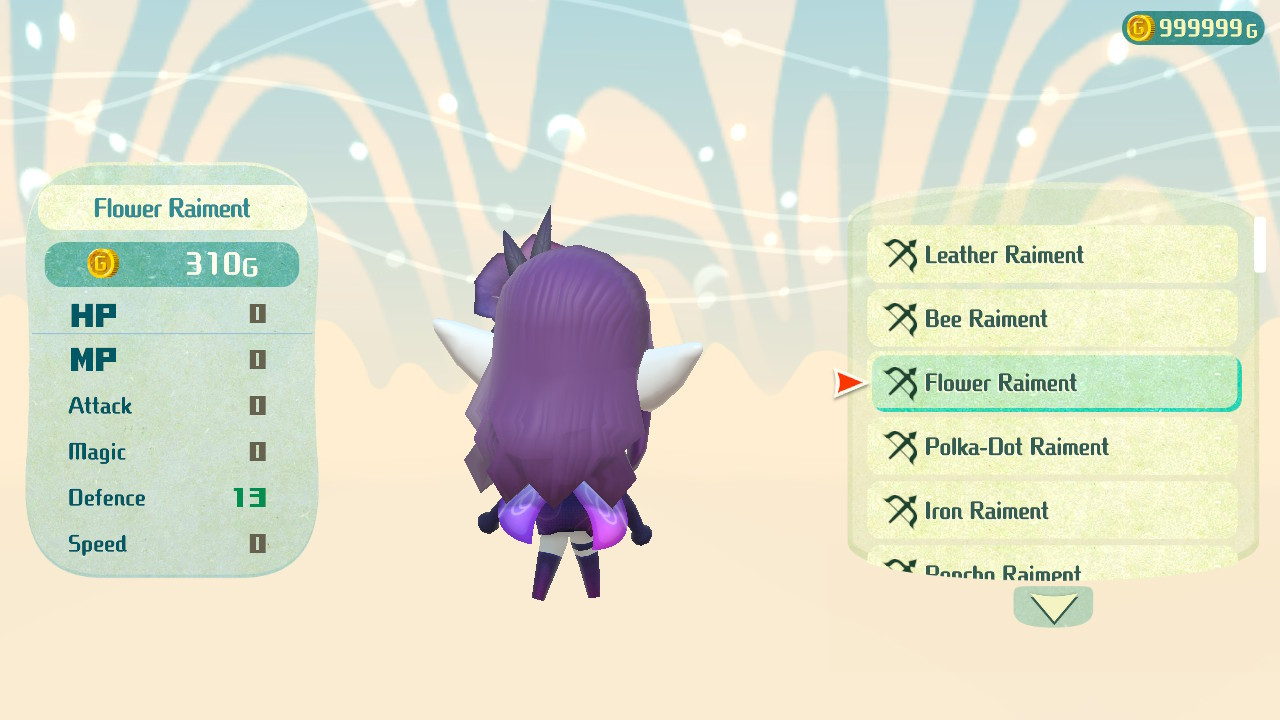The width and height of the screenshot is (1280, 720).
Task: Click the red selection arrow cursor
Action: click(x=846, y=381)
